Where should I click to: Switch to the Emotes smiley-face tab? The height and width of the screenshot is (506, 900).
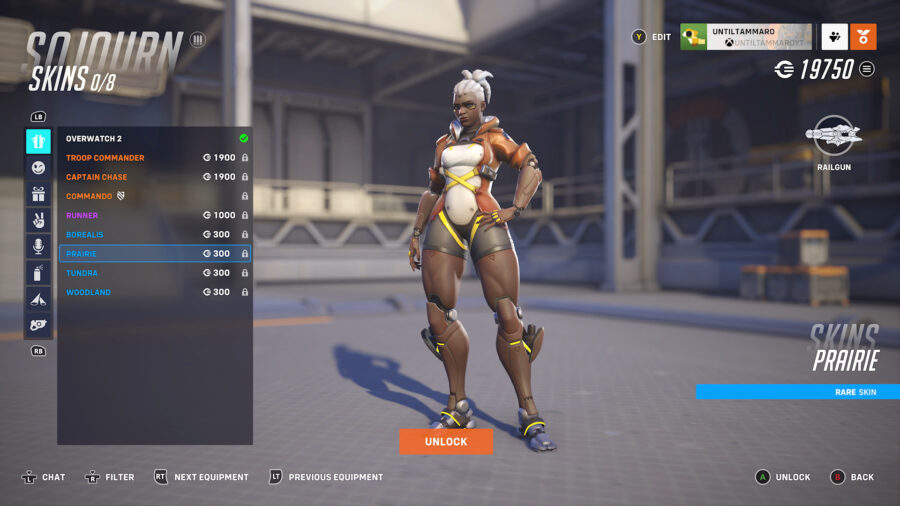pos(38,168)
